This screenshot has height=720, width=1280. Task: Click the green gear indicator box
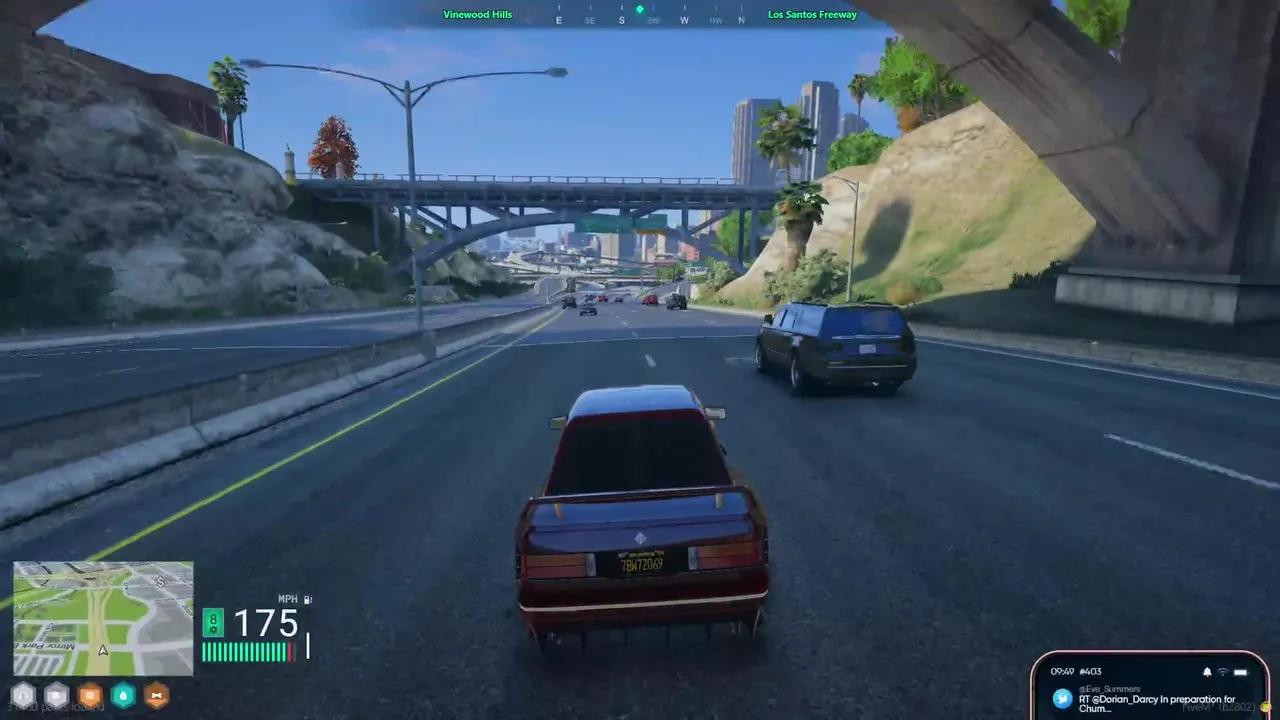click(213, 623)
